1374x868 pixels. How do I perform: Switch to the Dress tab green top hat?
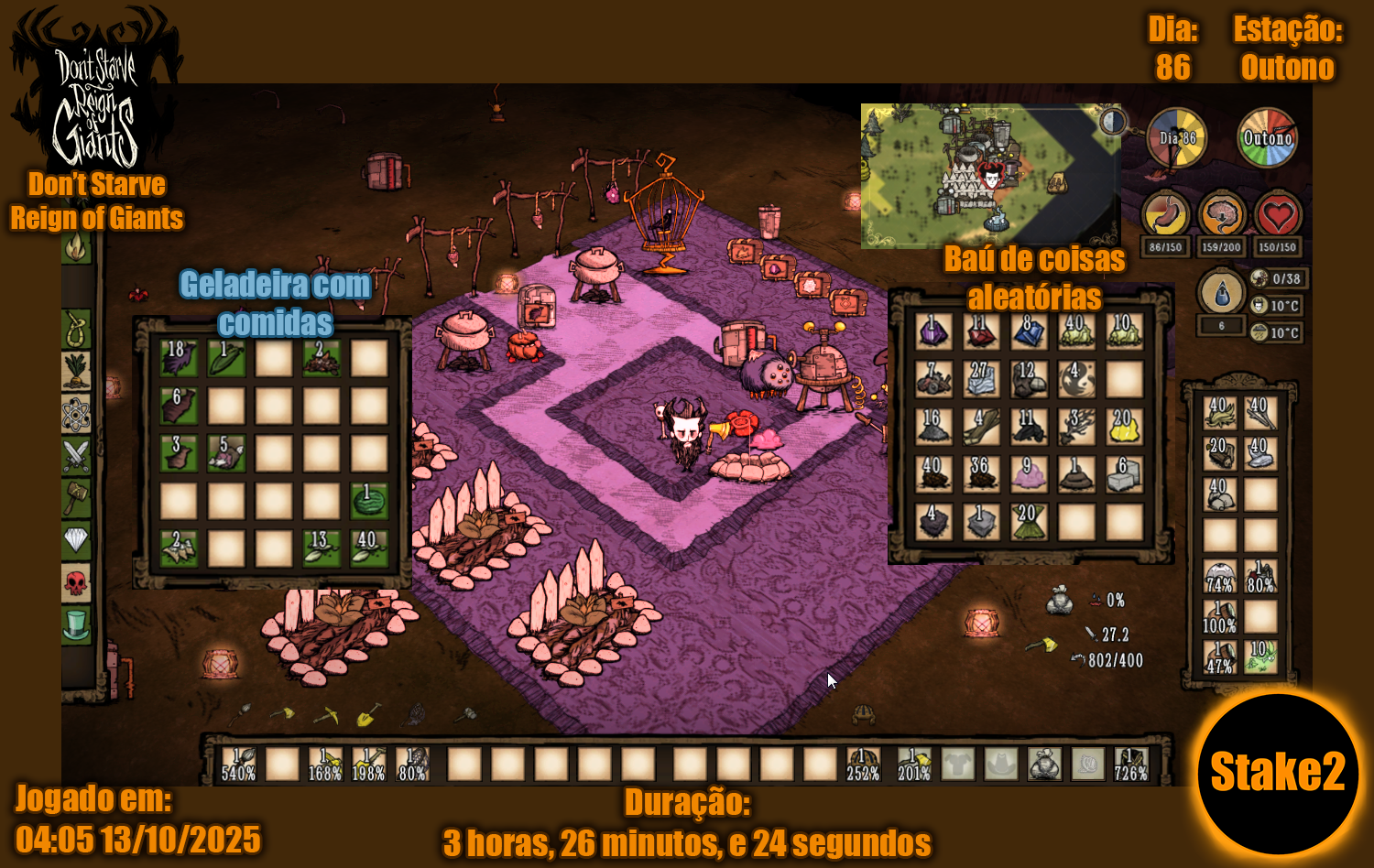pyautogui.click(x=76, y=625)
